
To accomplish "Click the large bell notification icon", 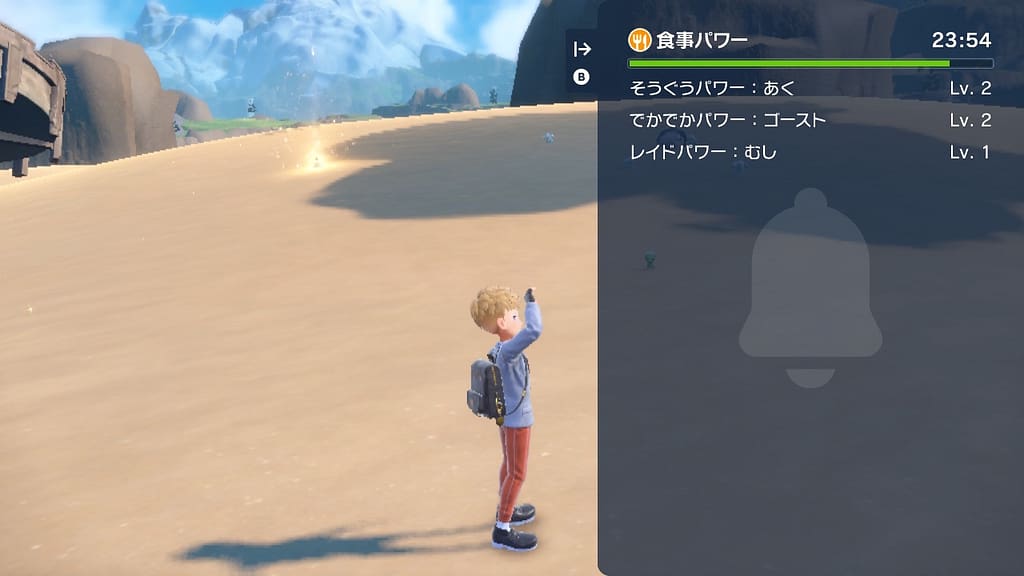I will tap(810, 287).
